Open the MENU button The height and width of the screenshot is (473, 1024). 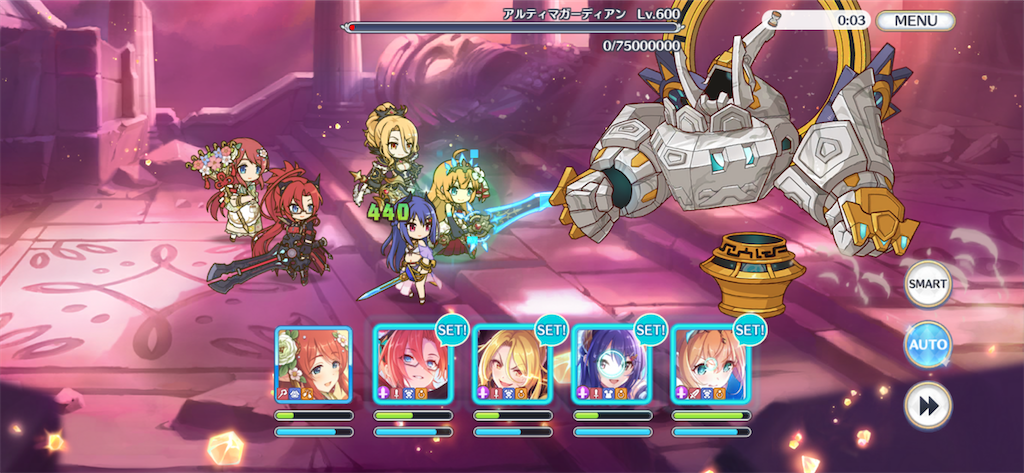click(915, 20)
